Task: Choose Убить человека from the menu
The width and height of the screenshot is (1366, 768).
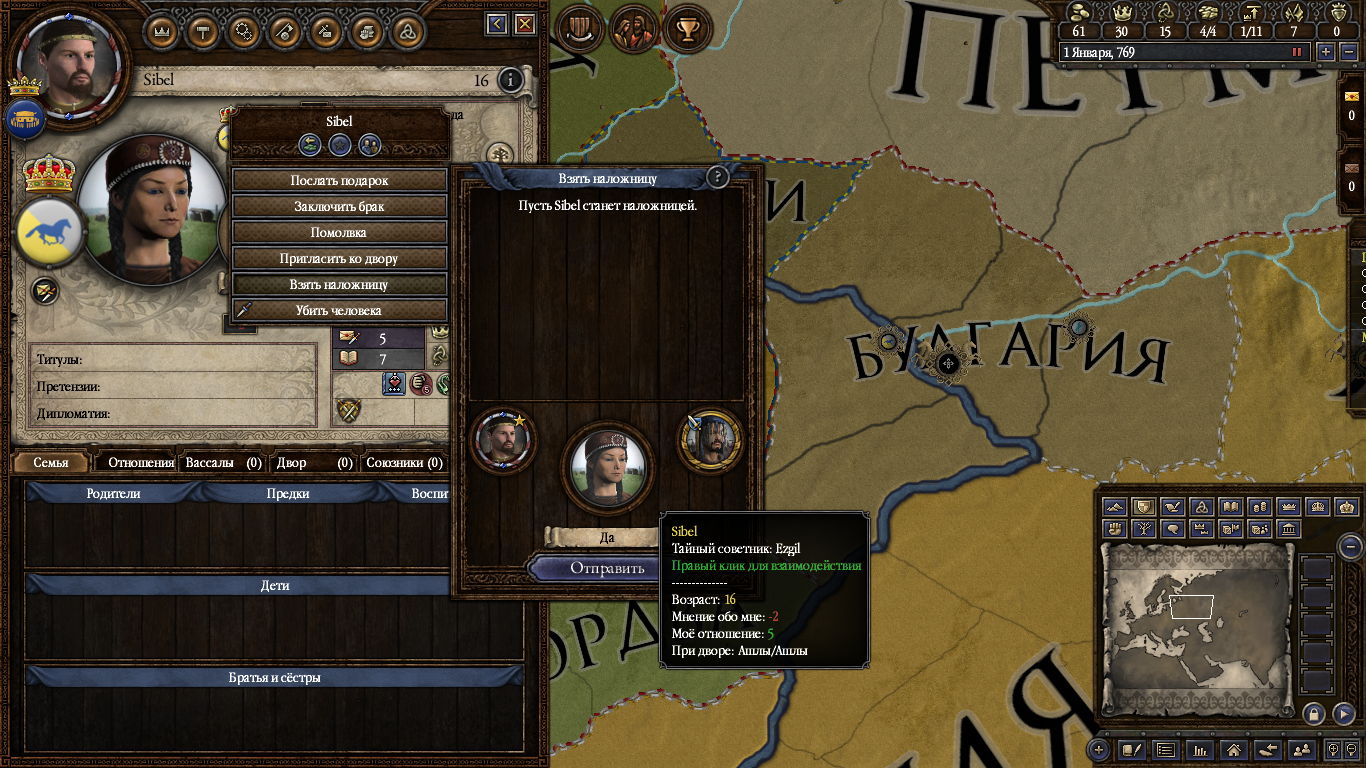Action: point(339,311)
